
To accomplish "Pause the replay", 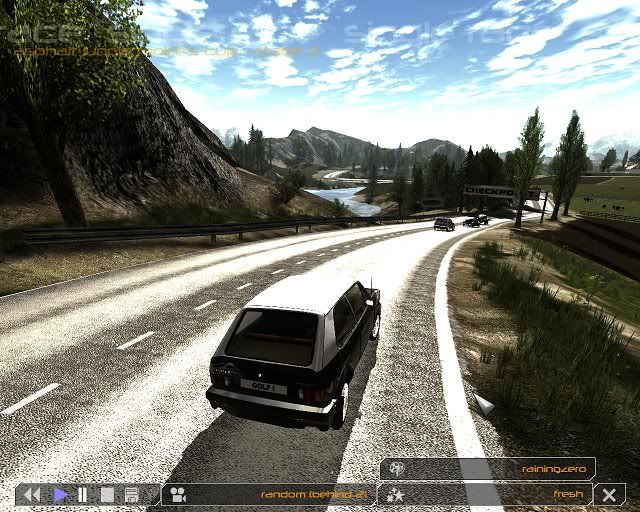I will (x=82, y=494).
